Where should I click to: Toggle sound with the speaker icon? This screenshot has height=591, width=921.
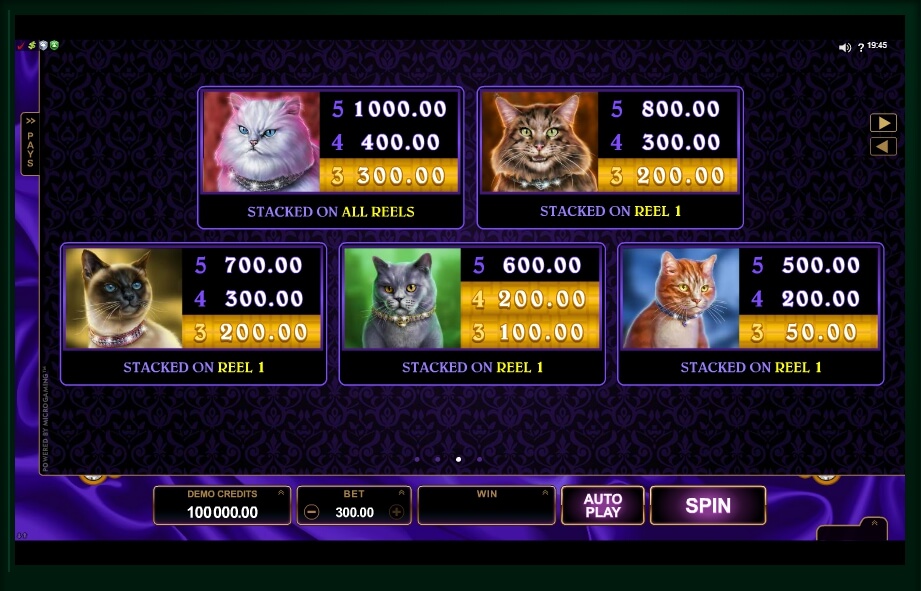[844, 47]
